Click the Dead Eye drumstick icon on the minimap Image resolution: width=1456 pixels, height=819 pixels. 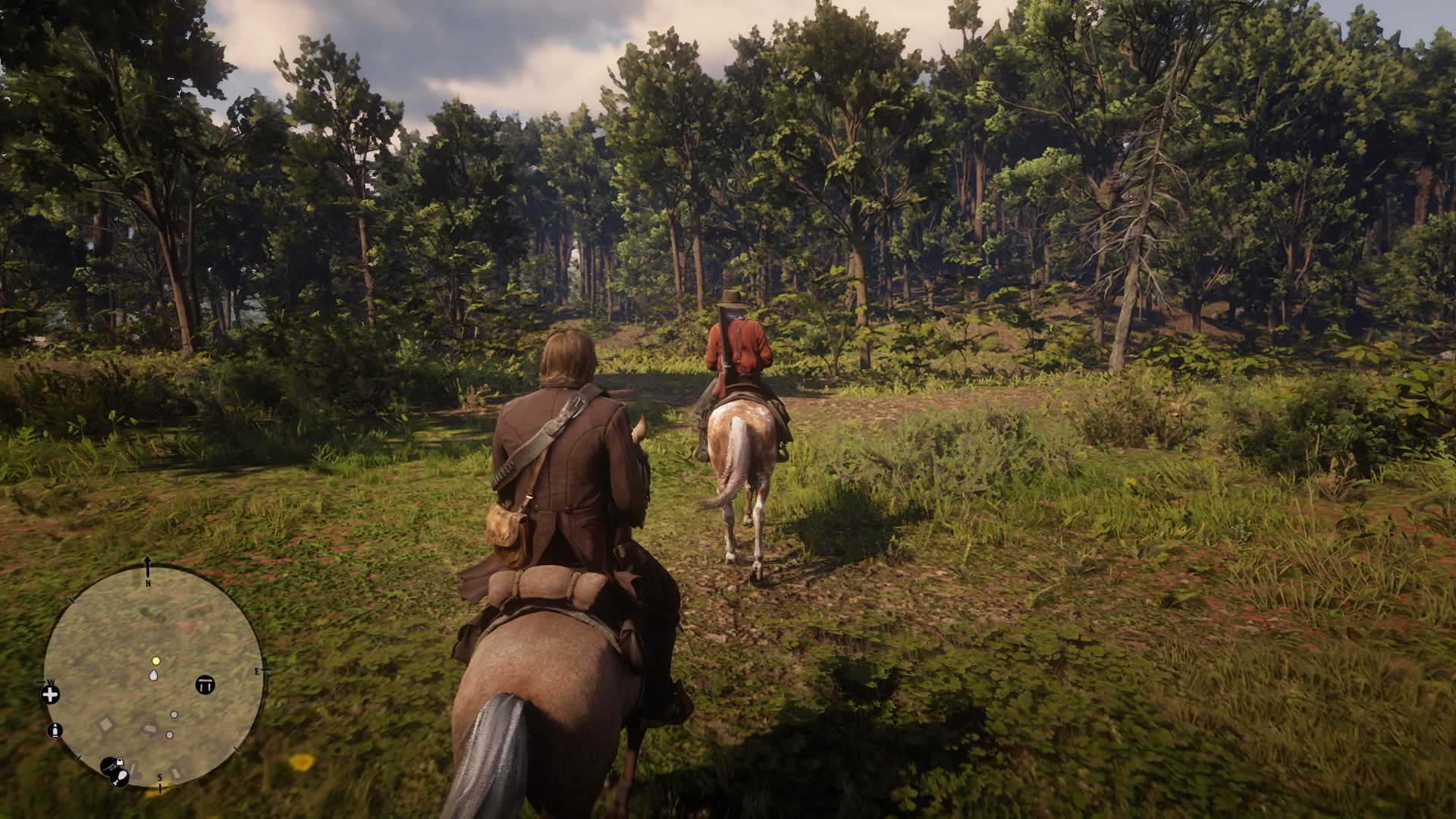[x=119, y=779]
